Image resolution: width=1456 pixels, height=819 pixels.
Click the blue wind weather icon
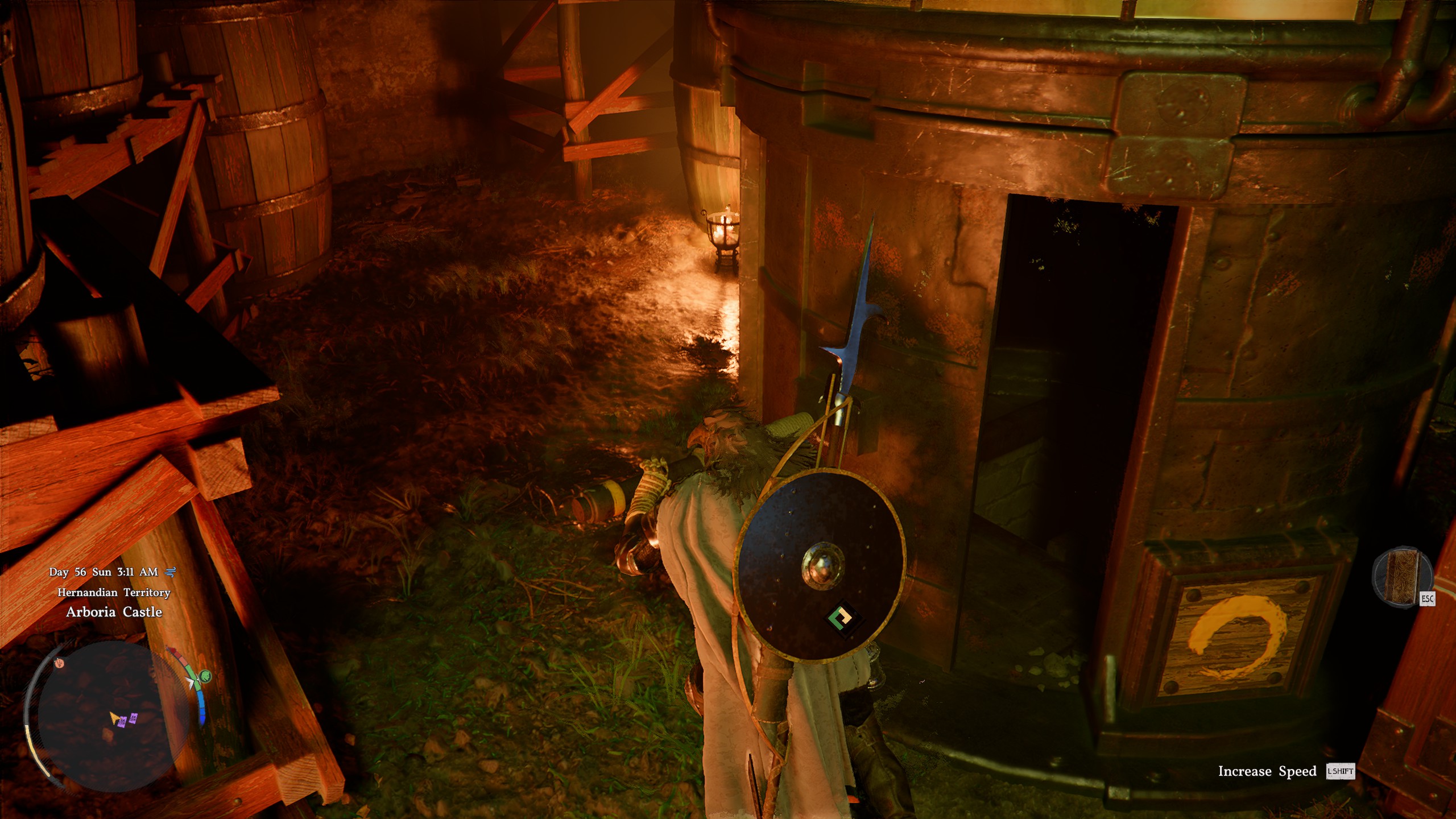(x=170, y=572)
